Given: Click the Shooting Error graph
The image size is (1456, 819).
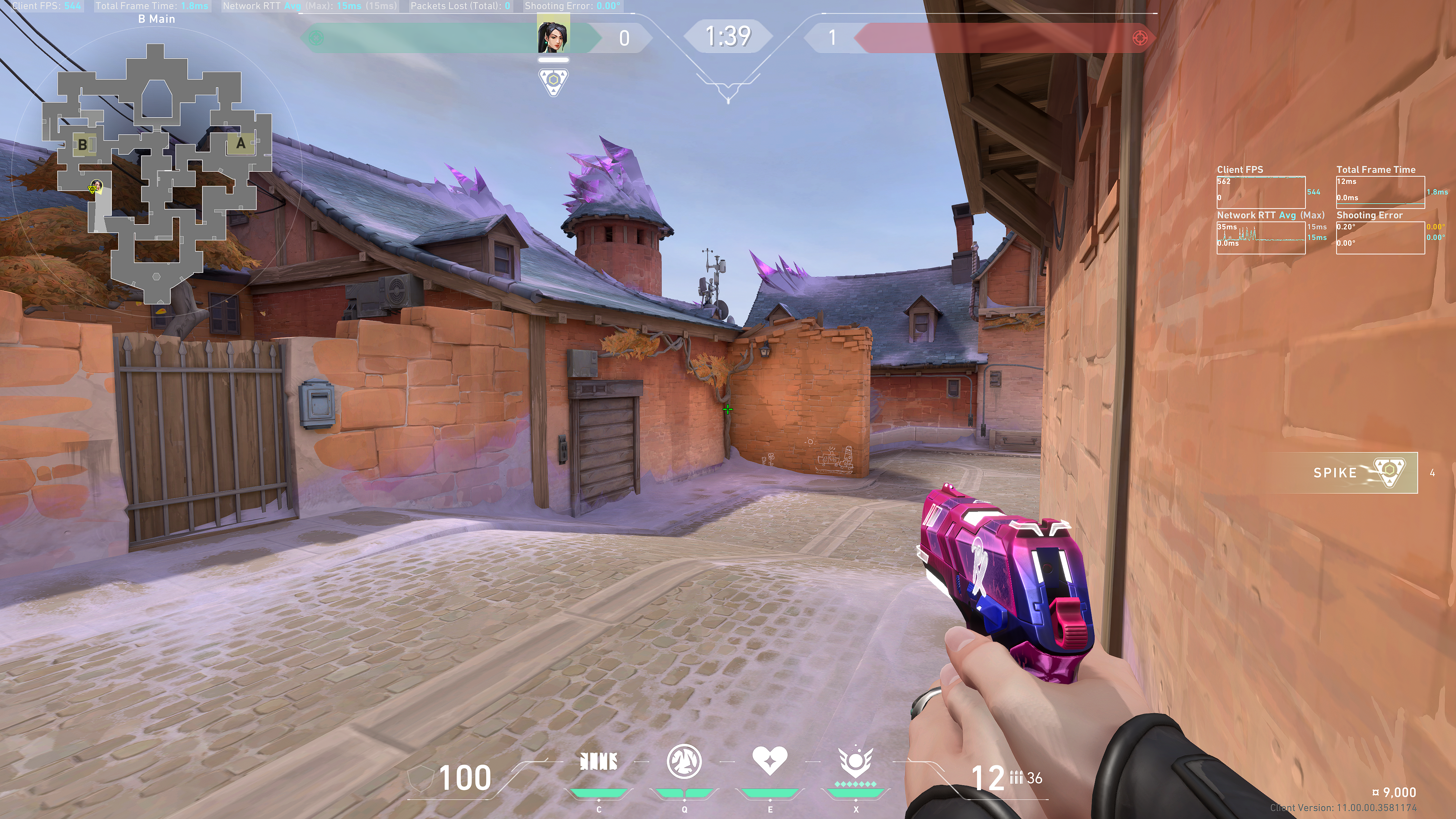Looking at the screenshot, I should [x=1380, y=237].
